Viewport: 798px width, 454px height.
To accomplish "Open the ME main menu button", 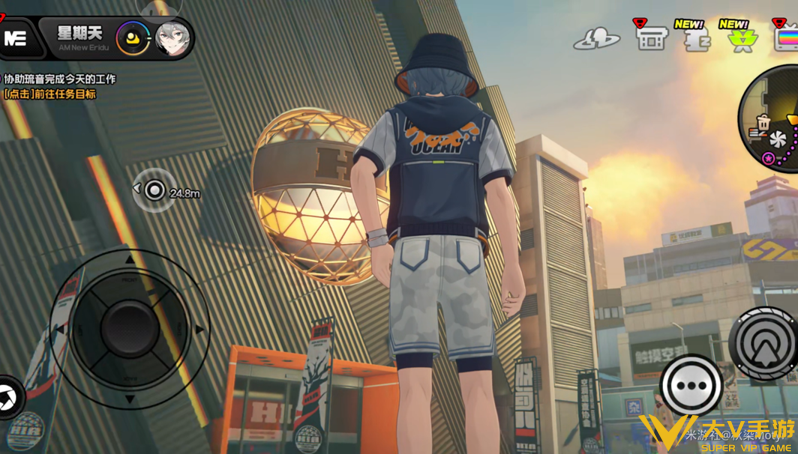I will point(17,39).
